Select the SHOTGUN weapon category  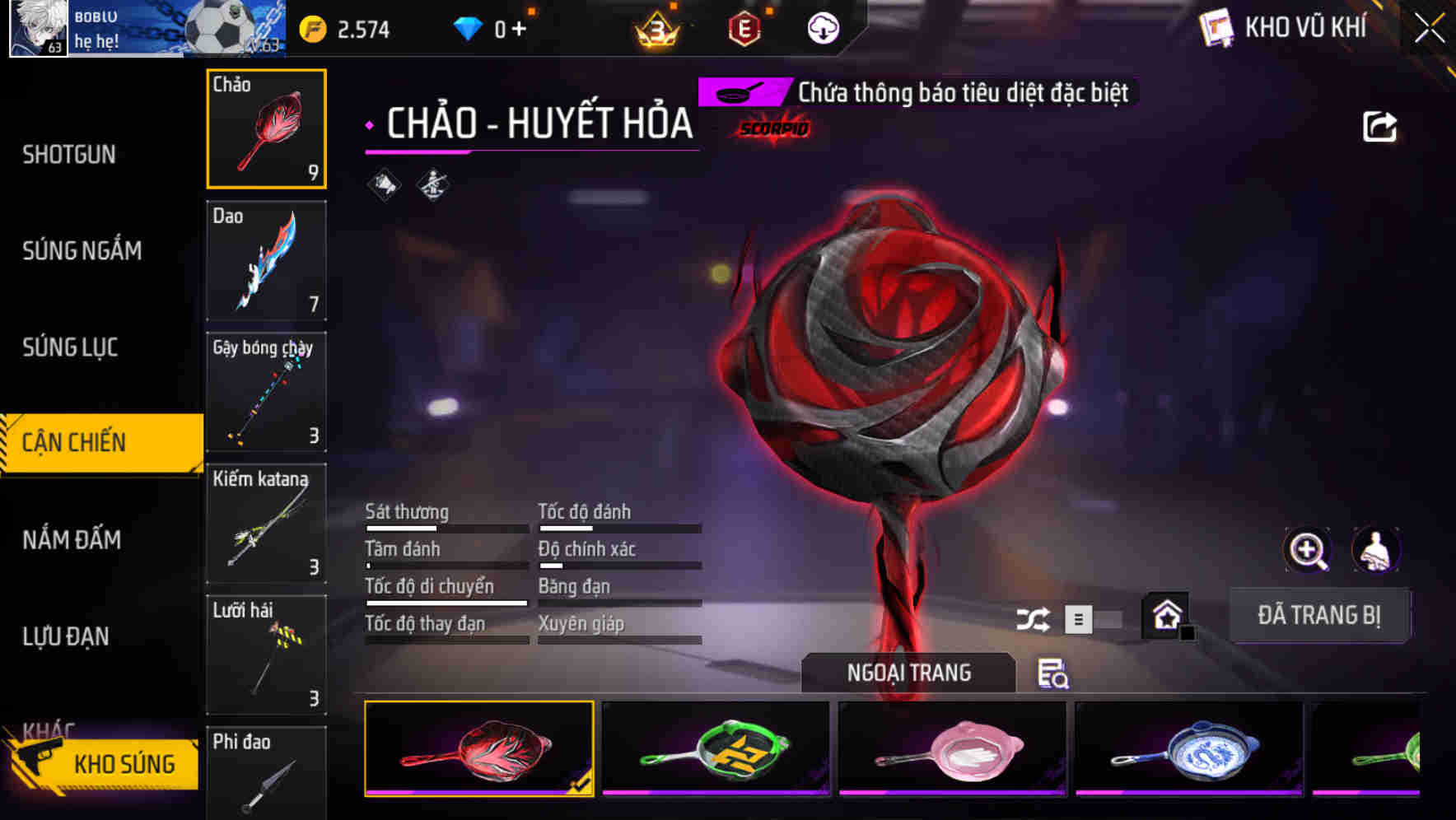click(x=68, y=154)
